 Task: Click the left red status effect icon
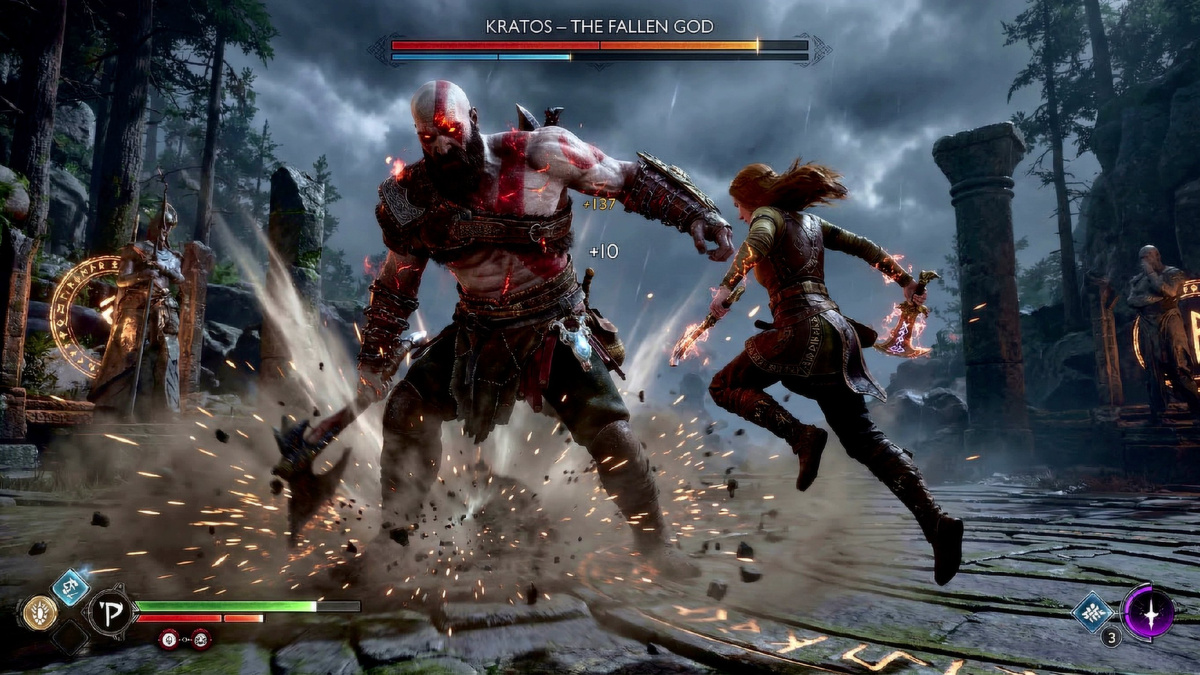[x=168, y=638]
